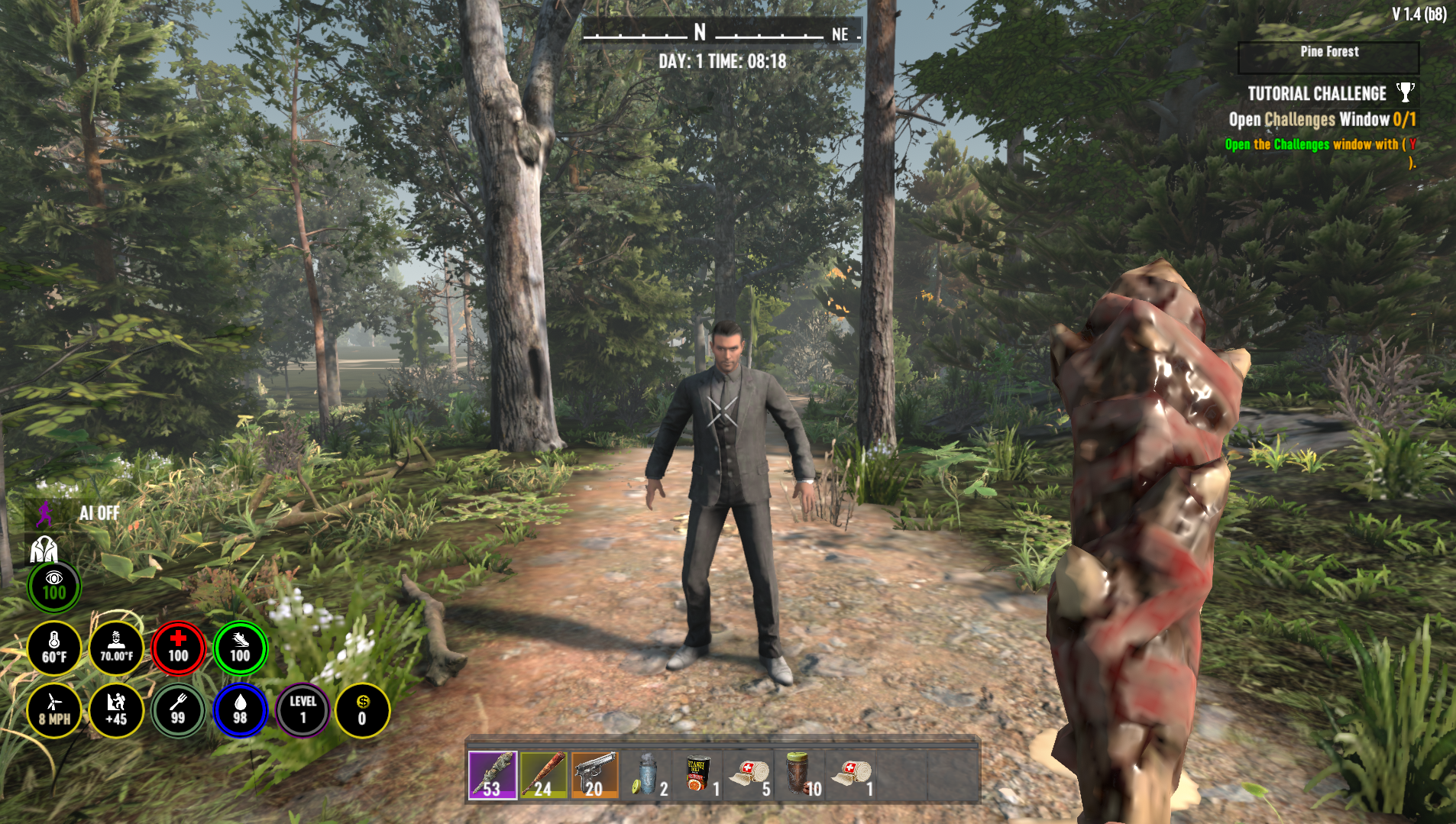Pick the brown drink jar slot

(800, 774)
